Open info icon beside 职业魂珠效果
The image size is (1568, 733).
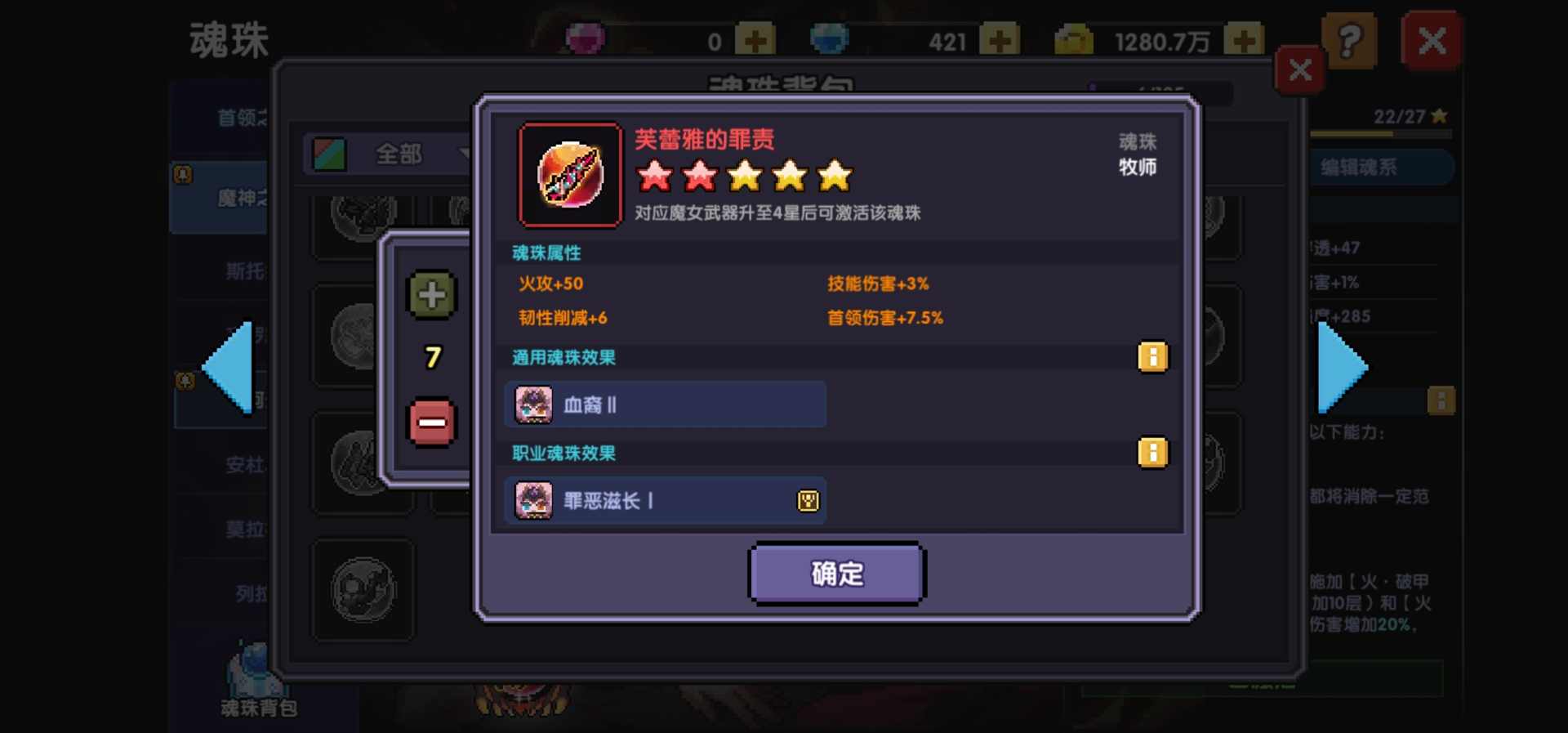tap(1152, 452)
